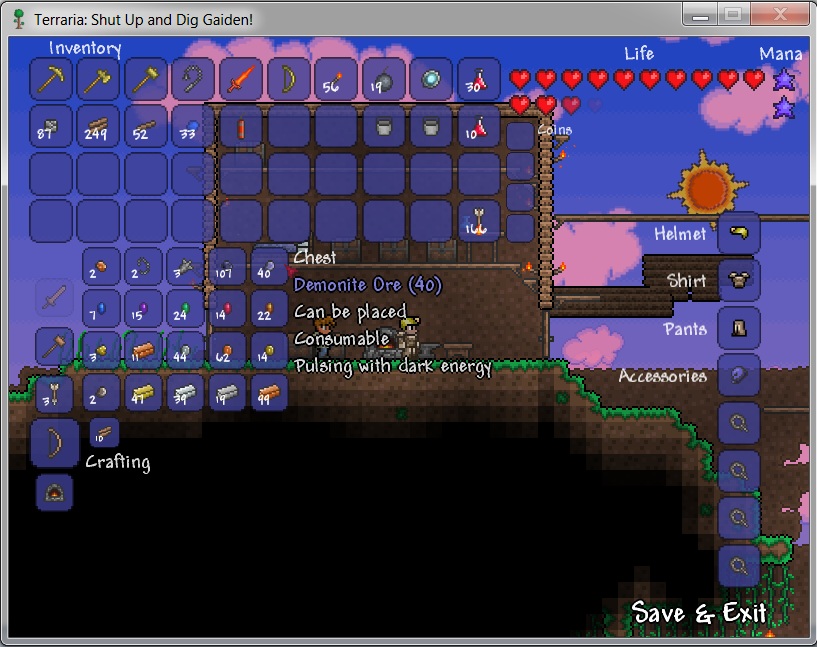This screenshot has height=647, width=817.
Task: Click the gold bar stack of 47
Action: (143, 394)
